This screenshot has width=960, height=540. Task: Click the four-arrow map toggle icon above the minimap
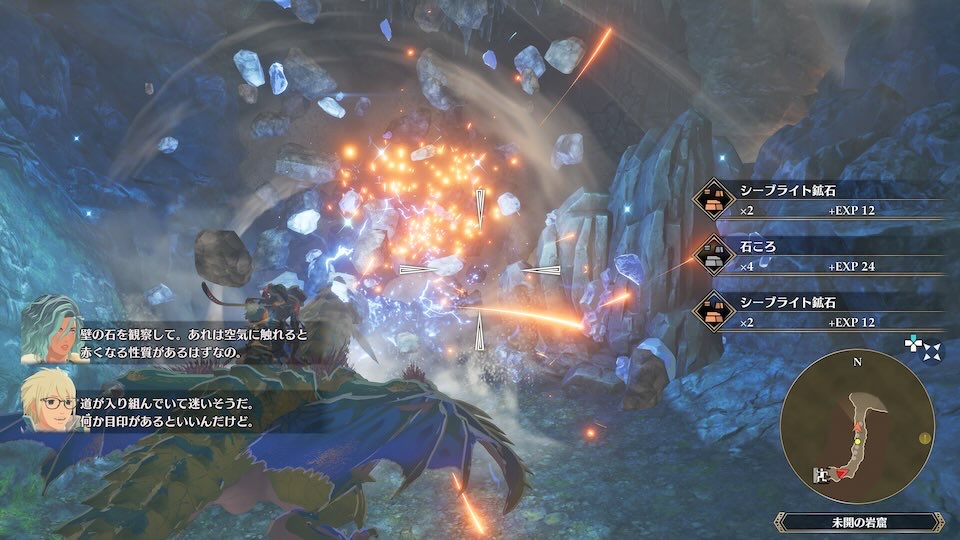pos(922,347)
